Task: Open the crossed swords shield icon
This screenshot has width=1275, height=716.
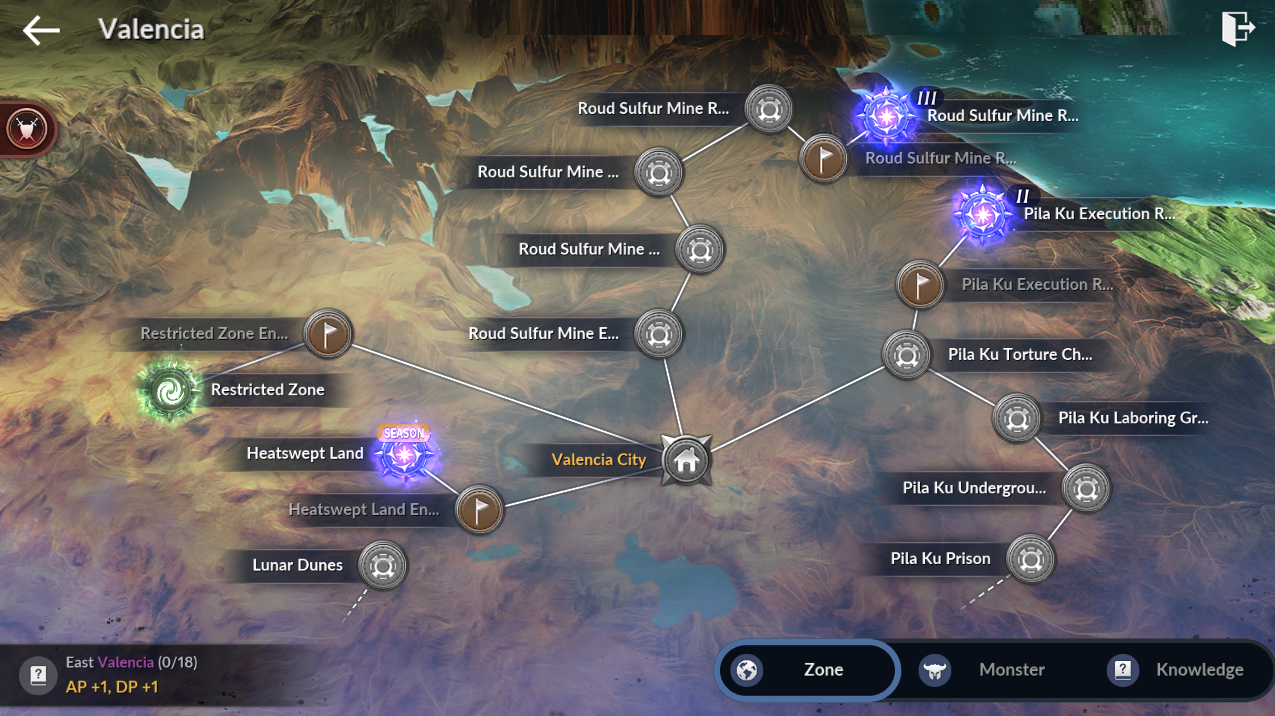Action: 26,129
